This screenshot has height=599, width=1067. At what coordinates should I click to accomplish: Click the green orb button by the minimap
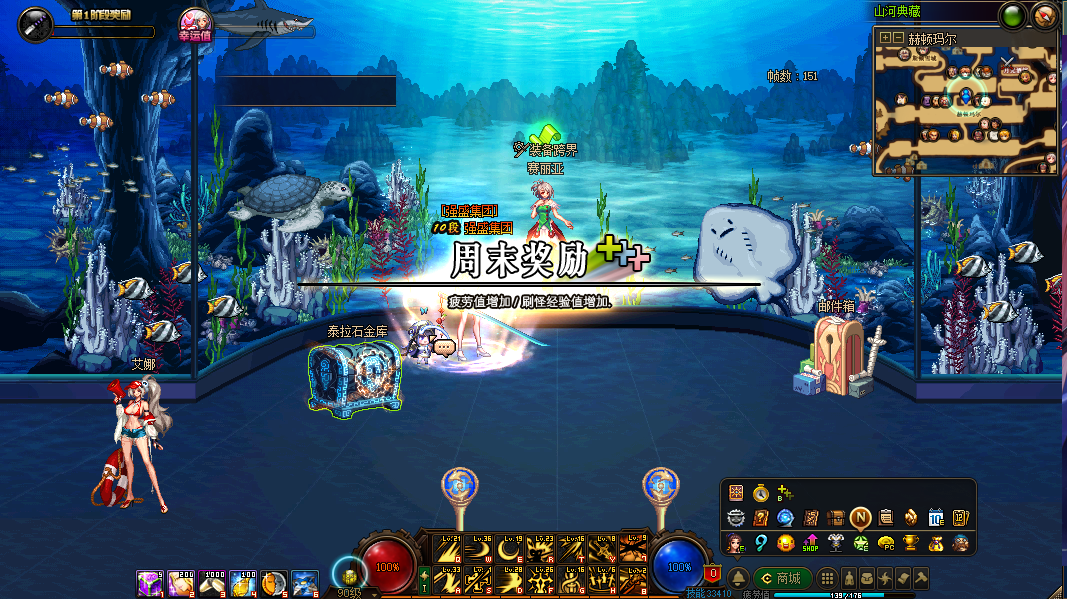click(1013, 16)
